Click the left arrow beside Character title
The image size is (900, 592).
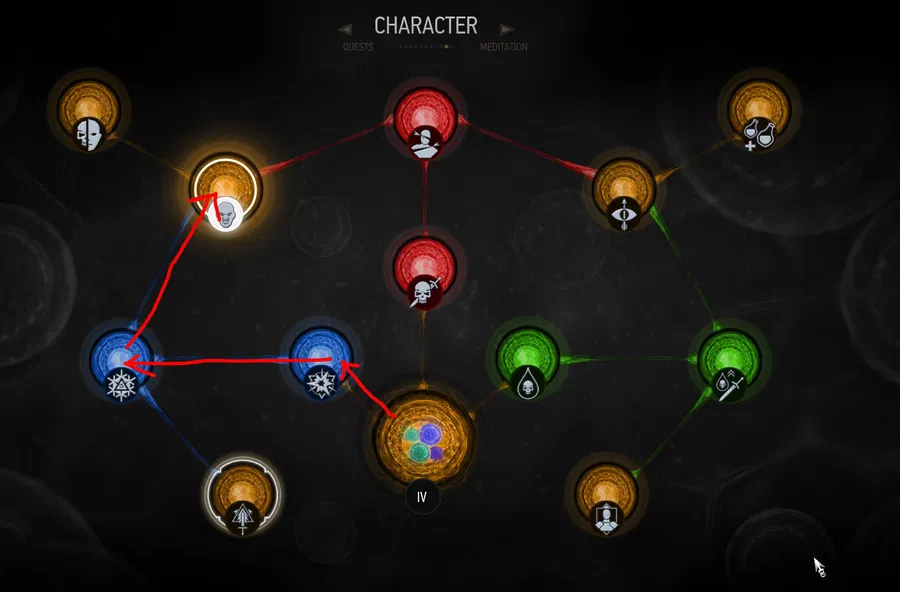[345, 29]
